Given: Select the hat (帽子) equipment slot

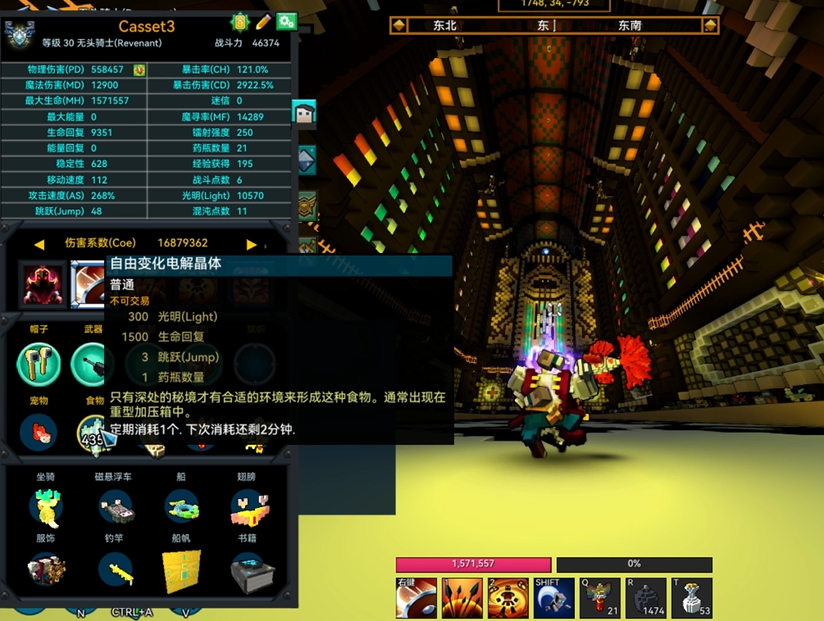Looking at the screenshot, I should click(x=40, y=363).
